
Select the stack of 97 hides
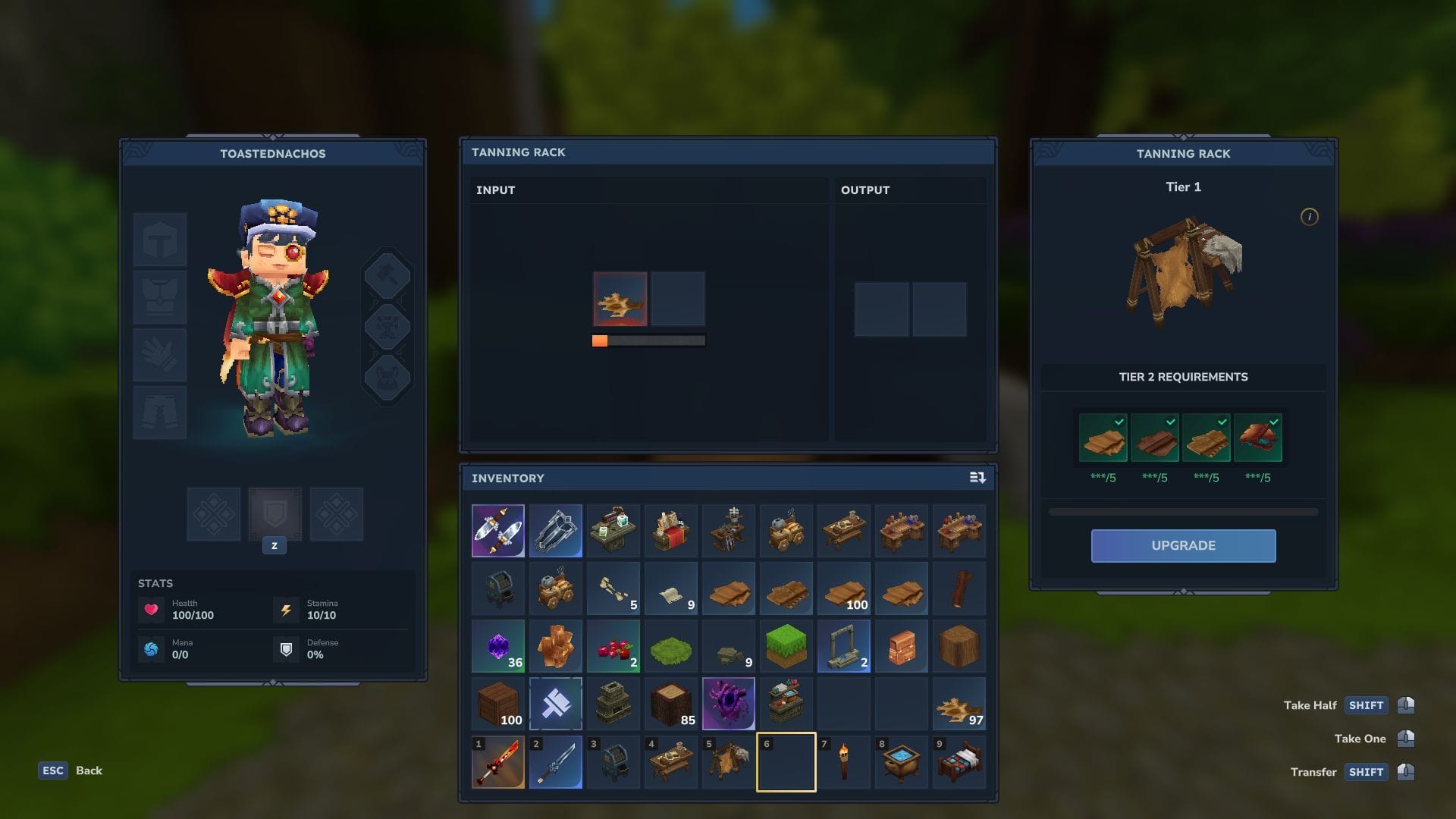coord(959,704)
